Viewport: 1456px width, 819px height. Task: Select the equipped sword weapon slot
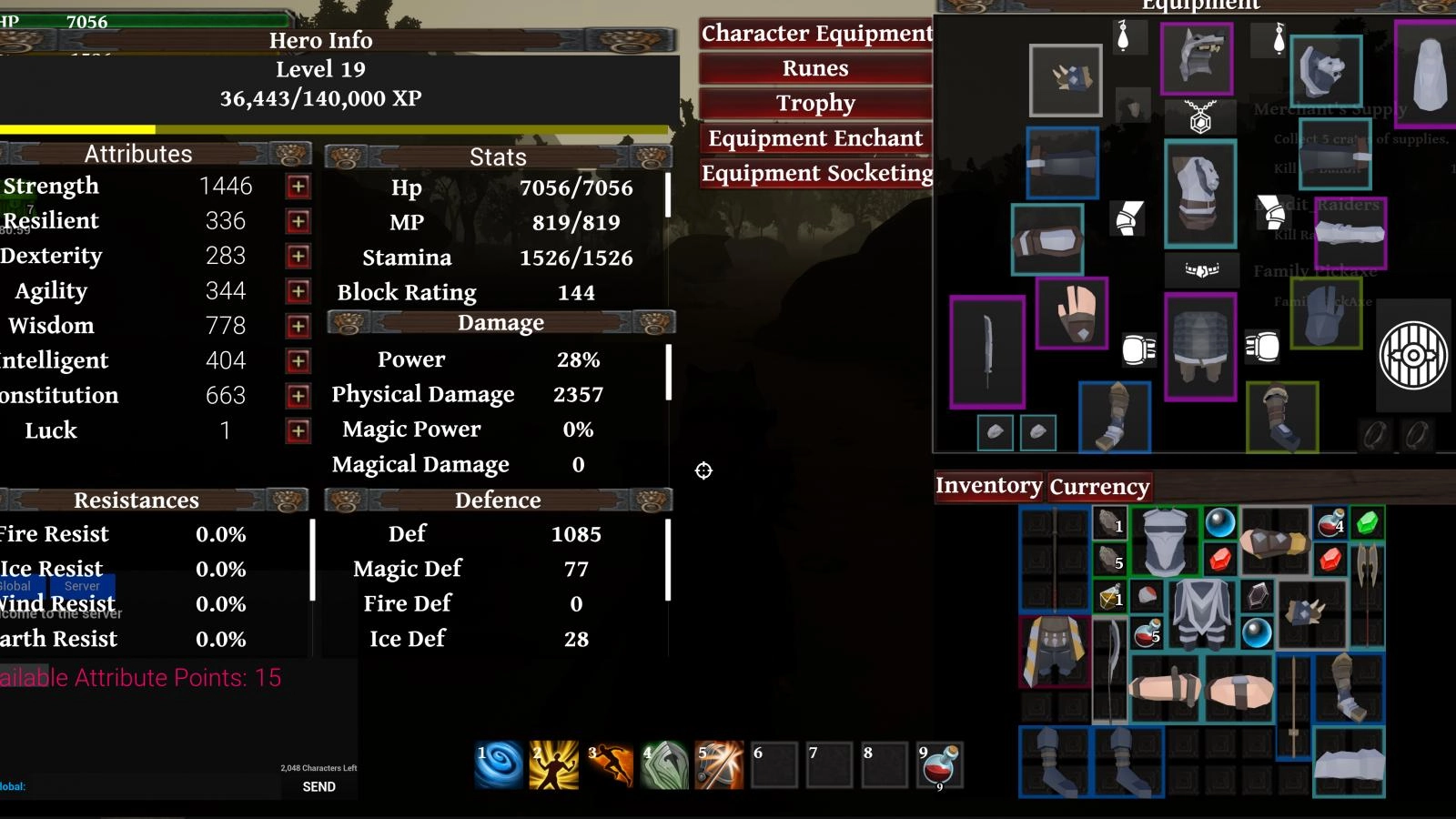coord(987,351)
